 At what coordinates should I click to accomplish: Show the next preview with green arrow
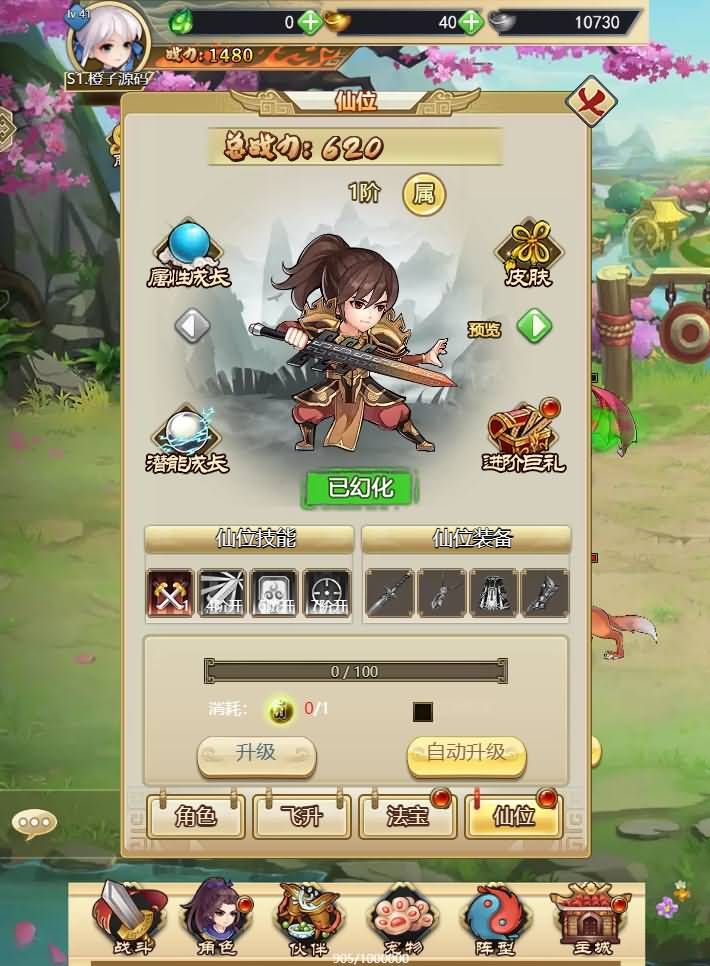coord(535,326)
